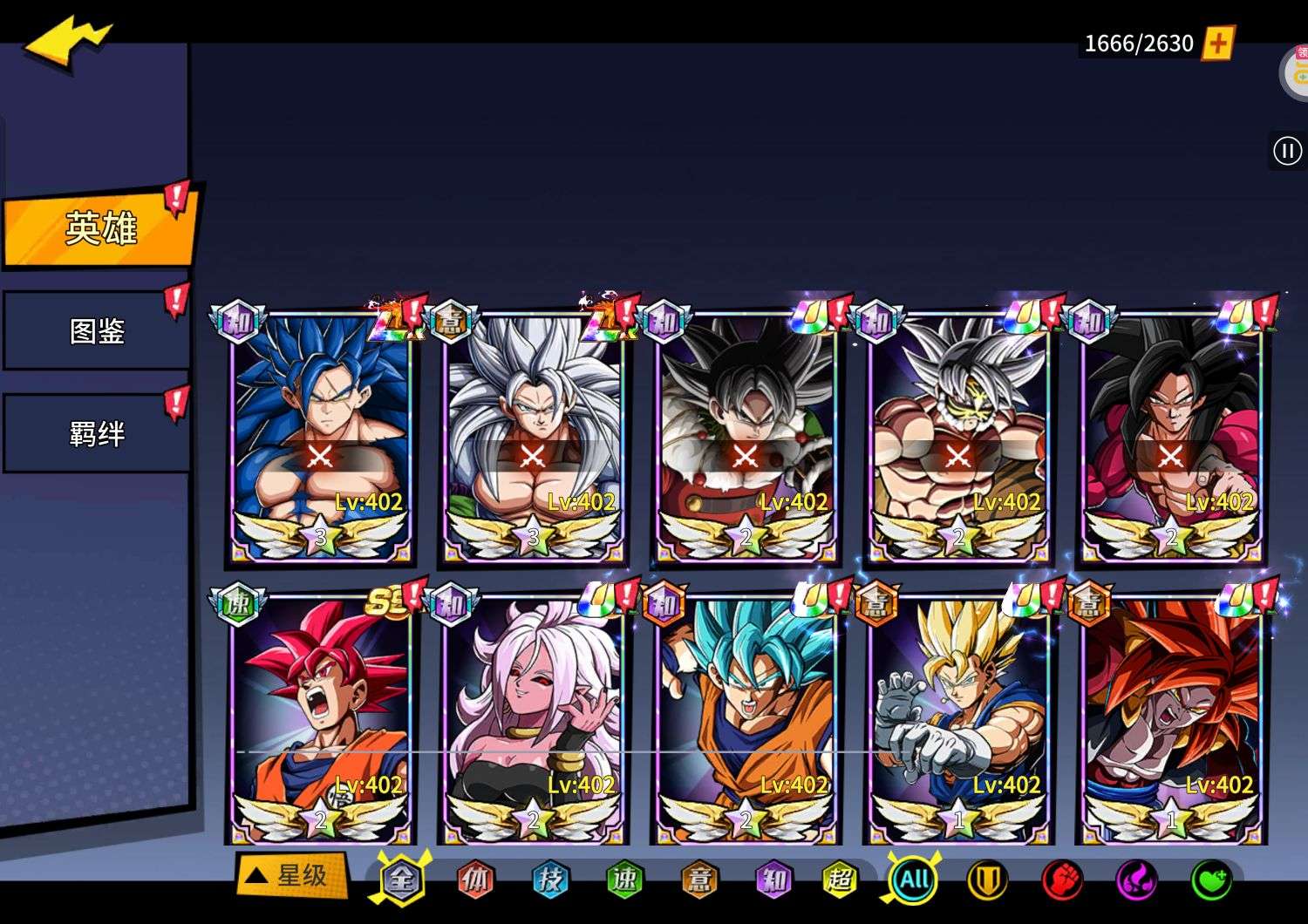The width and height of the screenshot is (1308, 924).
Task: Filter by the green heart support role
Action: 1211,880
